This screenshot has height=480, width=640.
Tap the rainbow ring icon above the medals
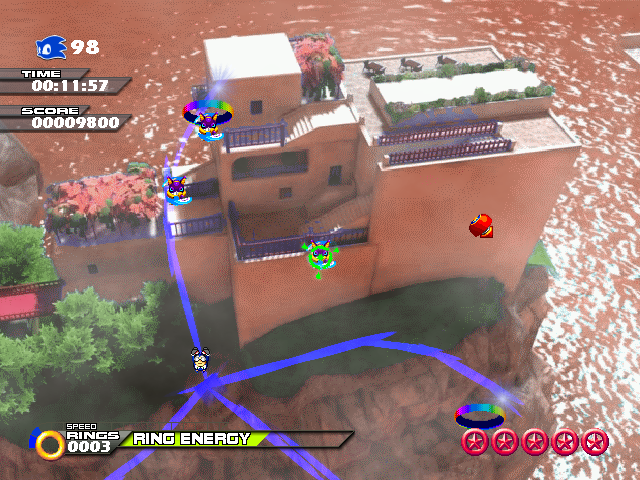tap(480, 414)
